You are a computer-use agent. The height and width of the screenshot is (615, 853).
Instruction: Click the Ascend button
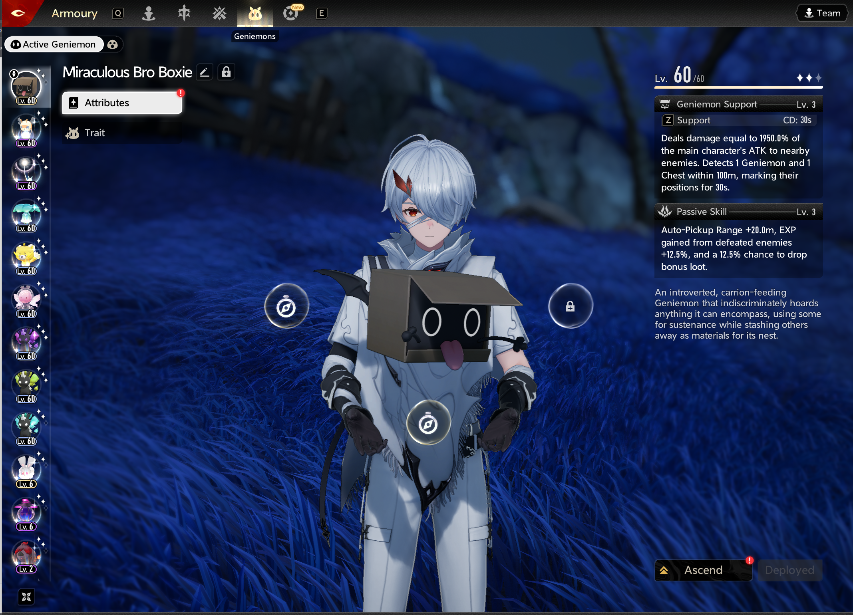(702, 570)
